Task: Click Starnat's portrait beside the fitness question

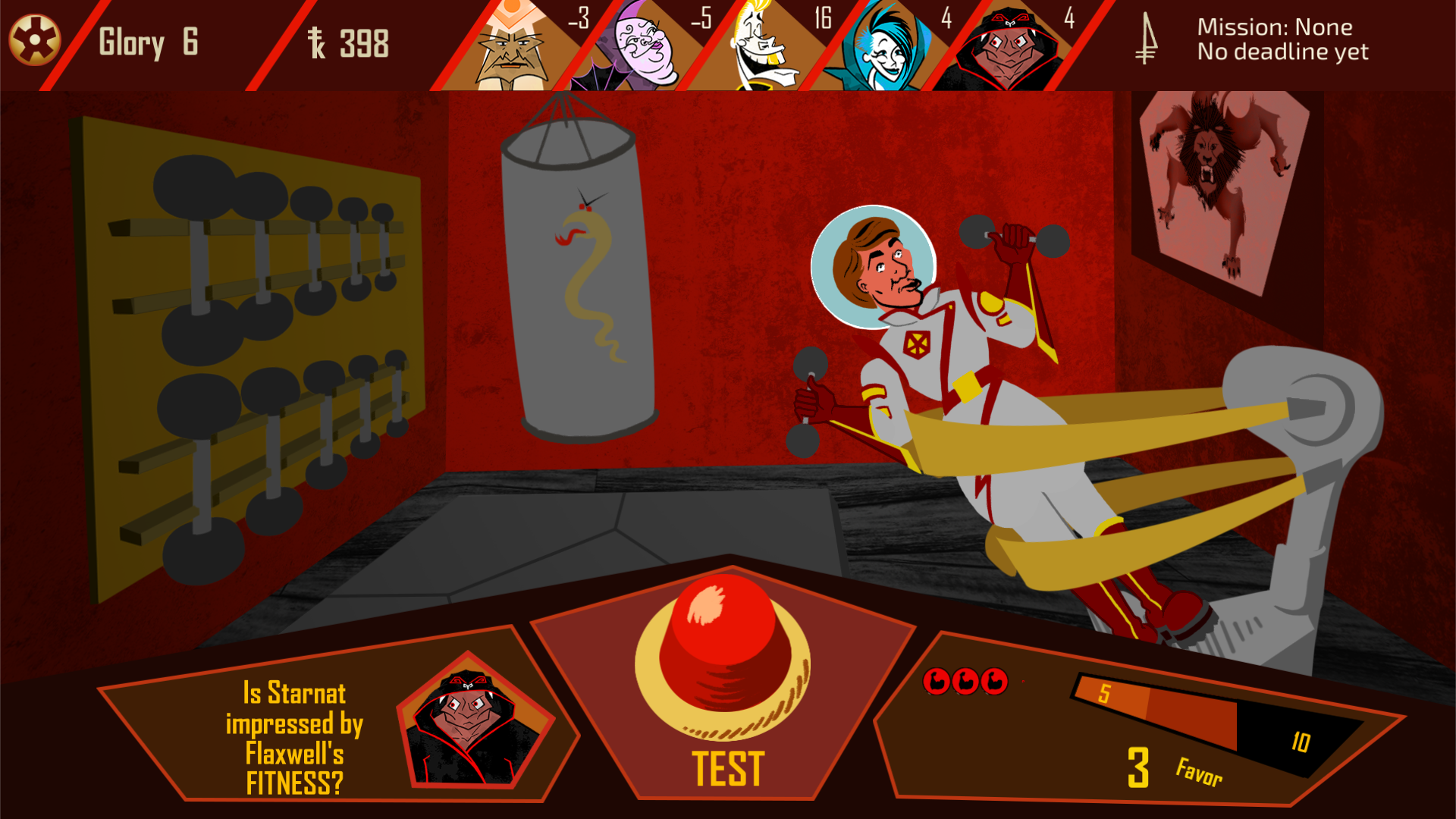Action: (x=472, y=724)
